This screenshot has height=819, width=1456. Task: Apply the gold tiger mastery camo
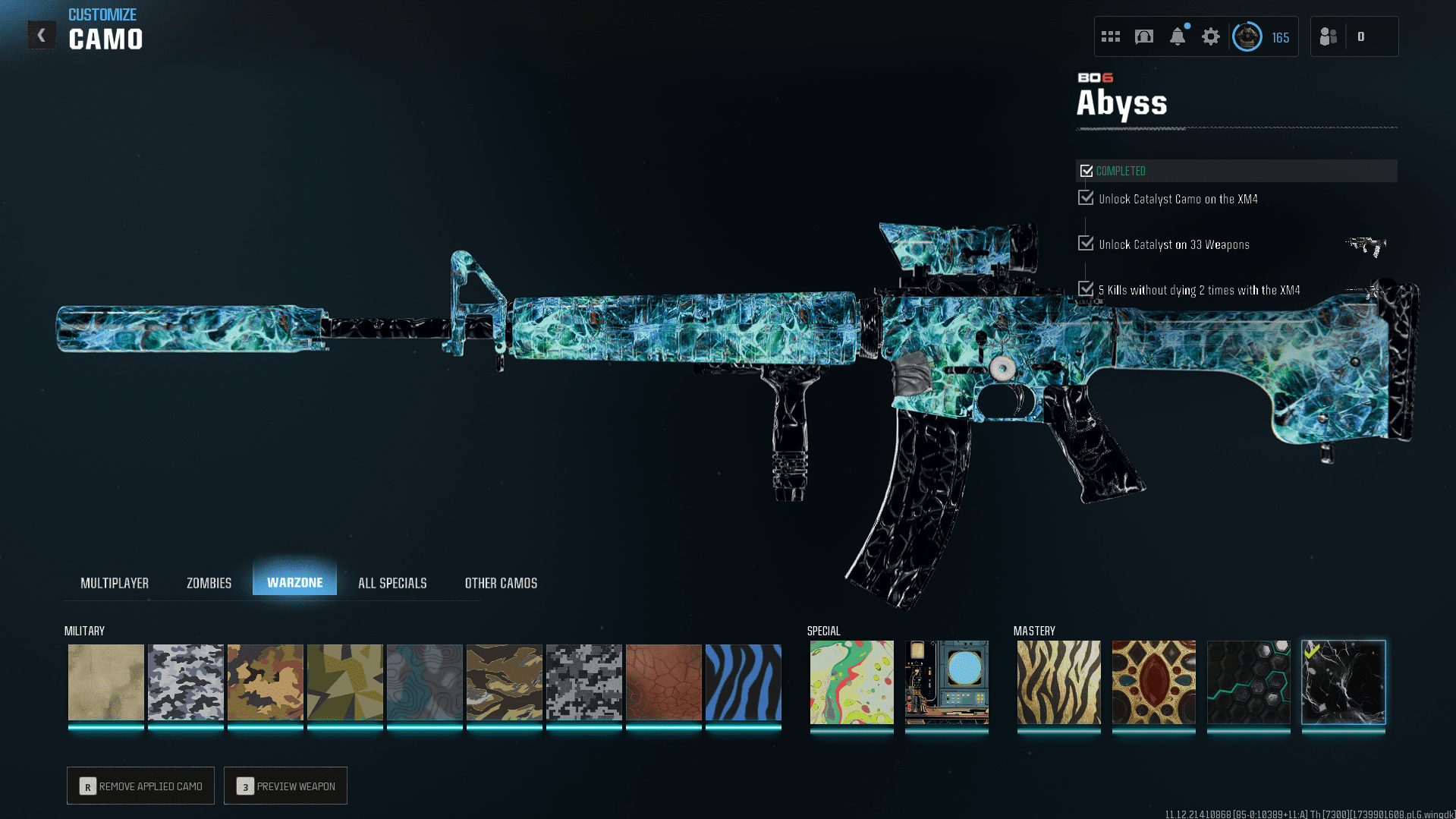coord(1058,682)
